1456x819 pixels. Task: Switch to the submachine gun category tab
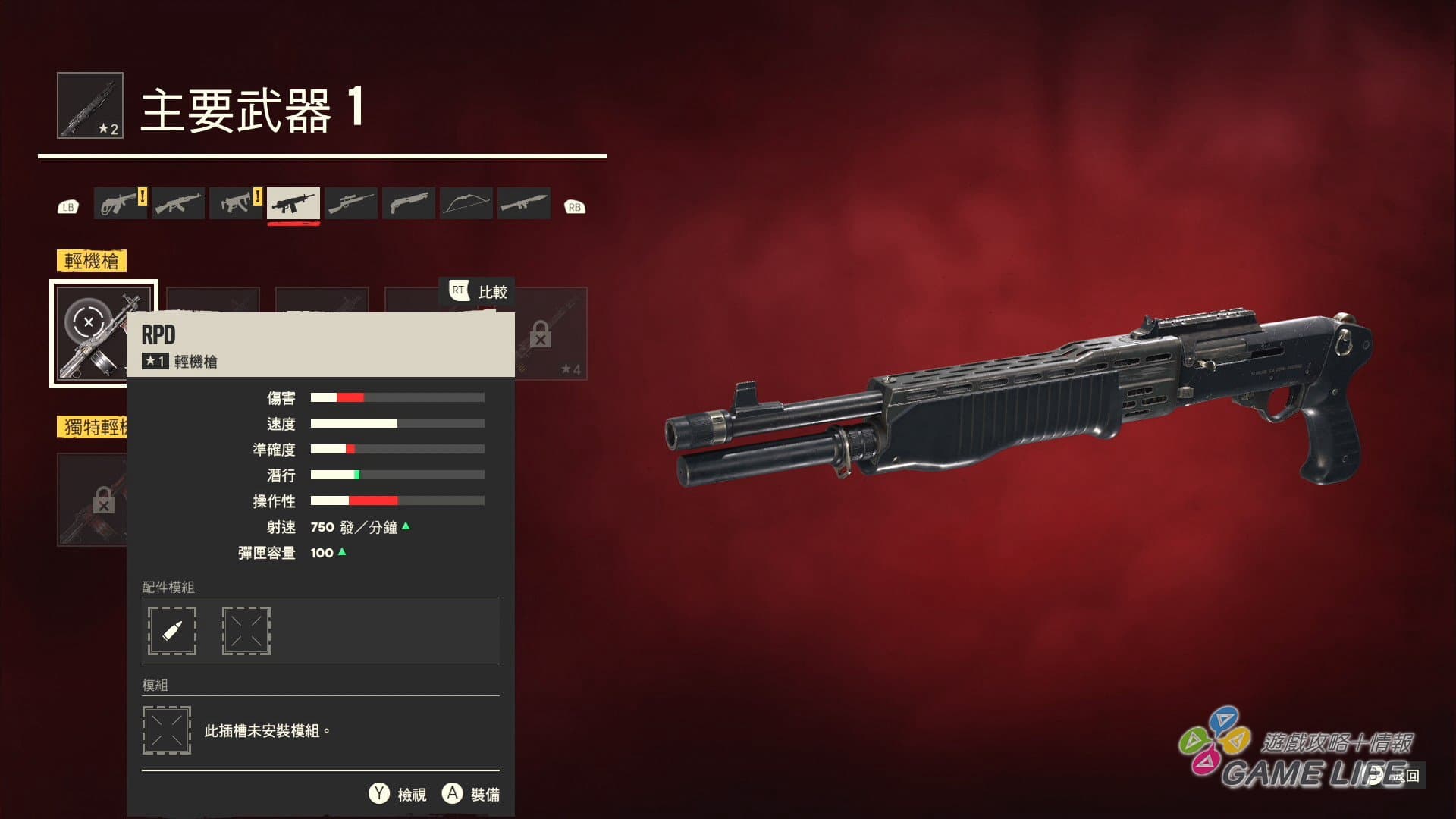click(236, 203)
